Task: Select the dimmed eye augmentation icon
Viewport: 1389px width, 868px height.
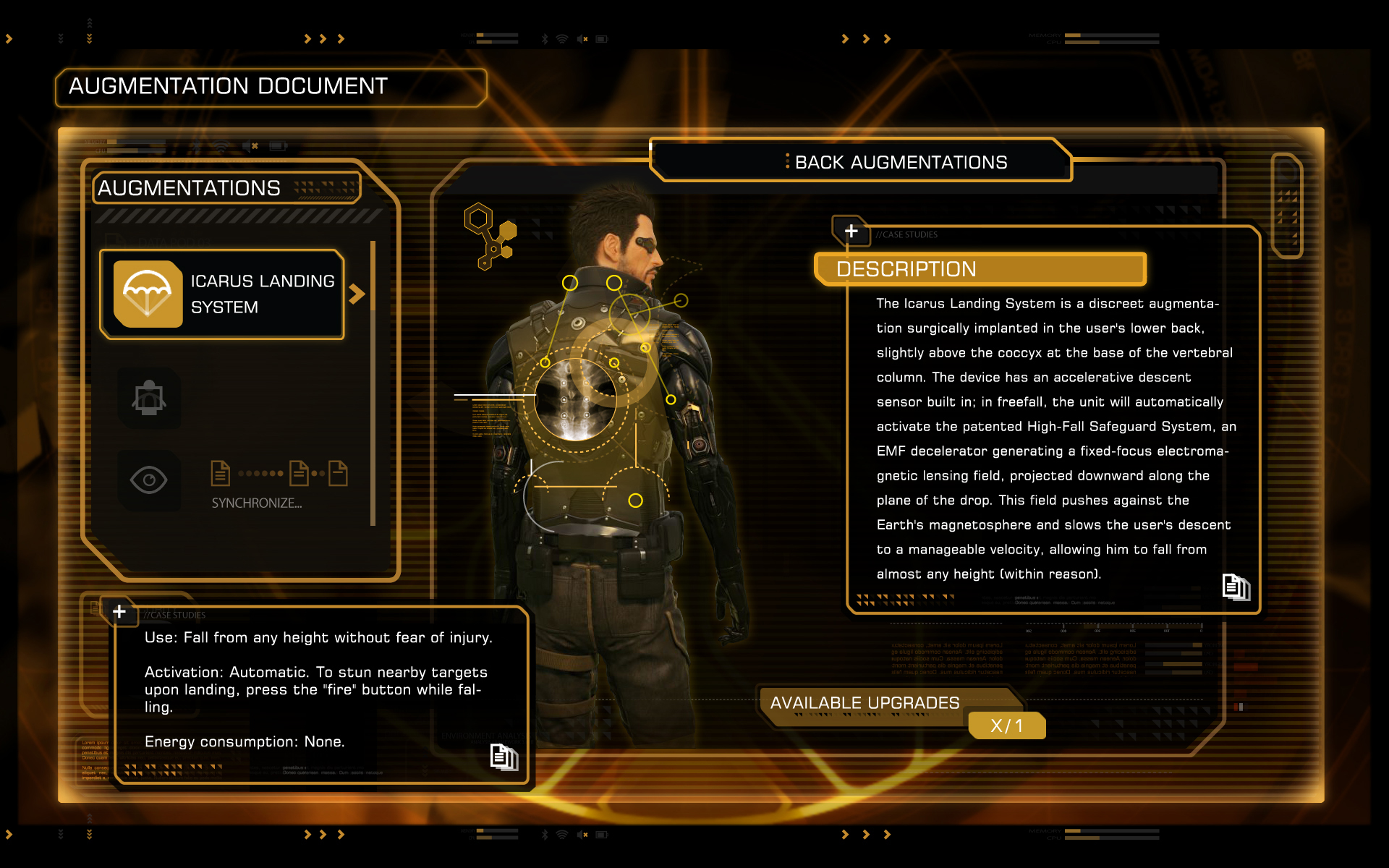Action: tap(149, 480)
